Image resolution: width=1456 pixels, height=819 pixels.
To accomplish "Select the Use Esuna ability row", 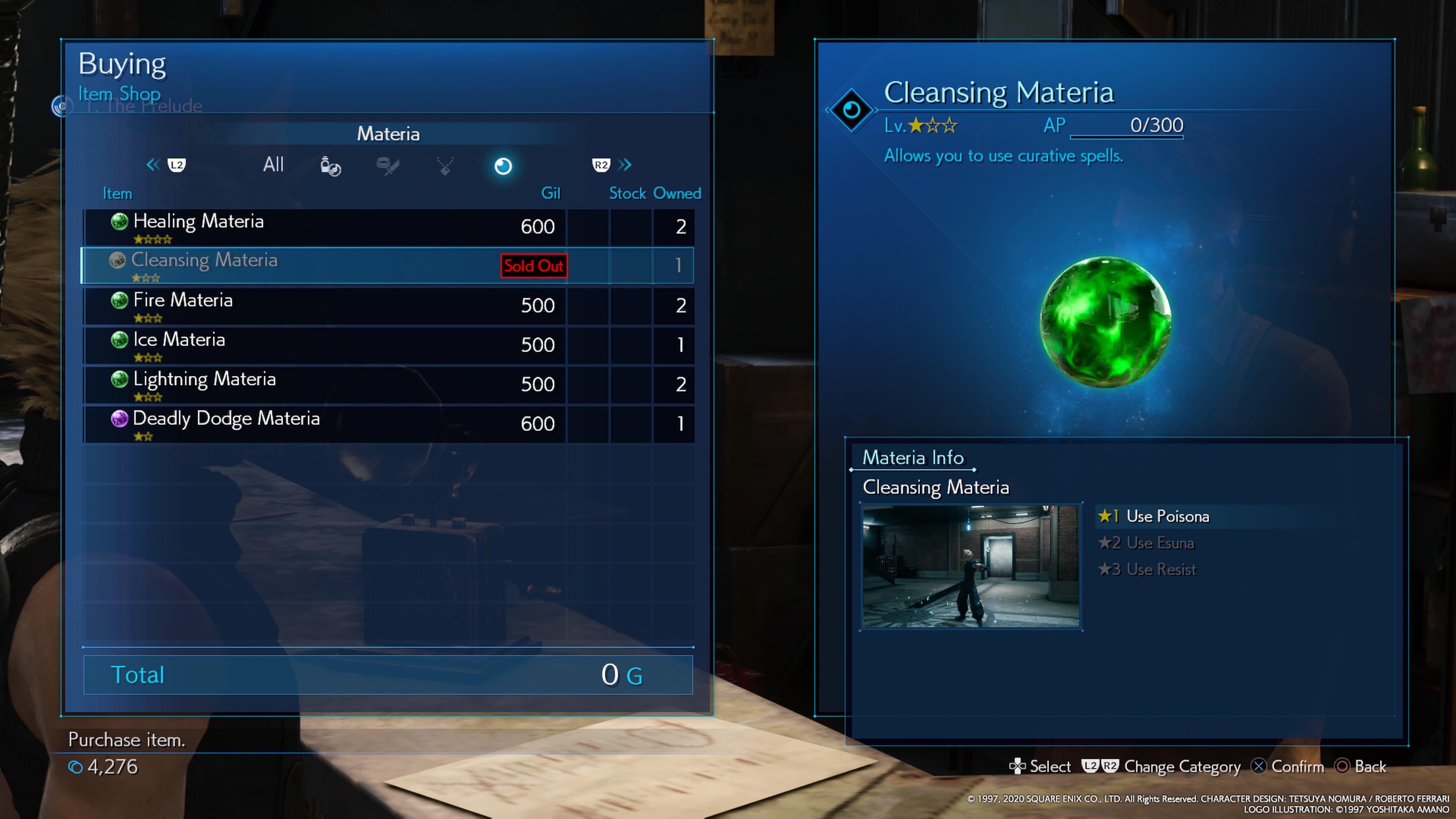I will pos(1160,543).
